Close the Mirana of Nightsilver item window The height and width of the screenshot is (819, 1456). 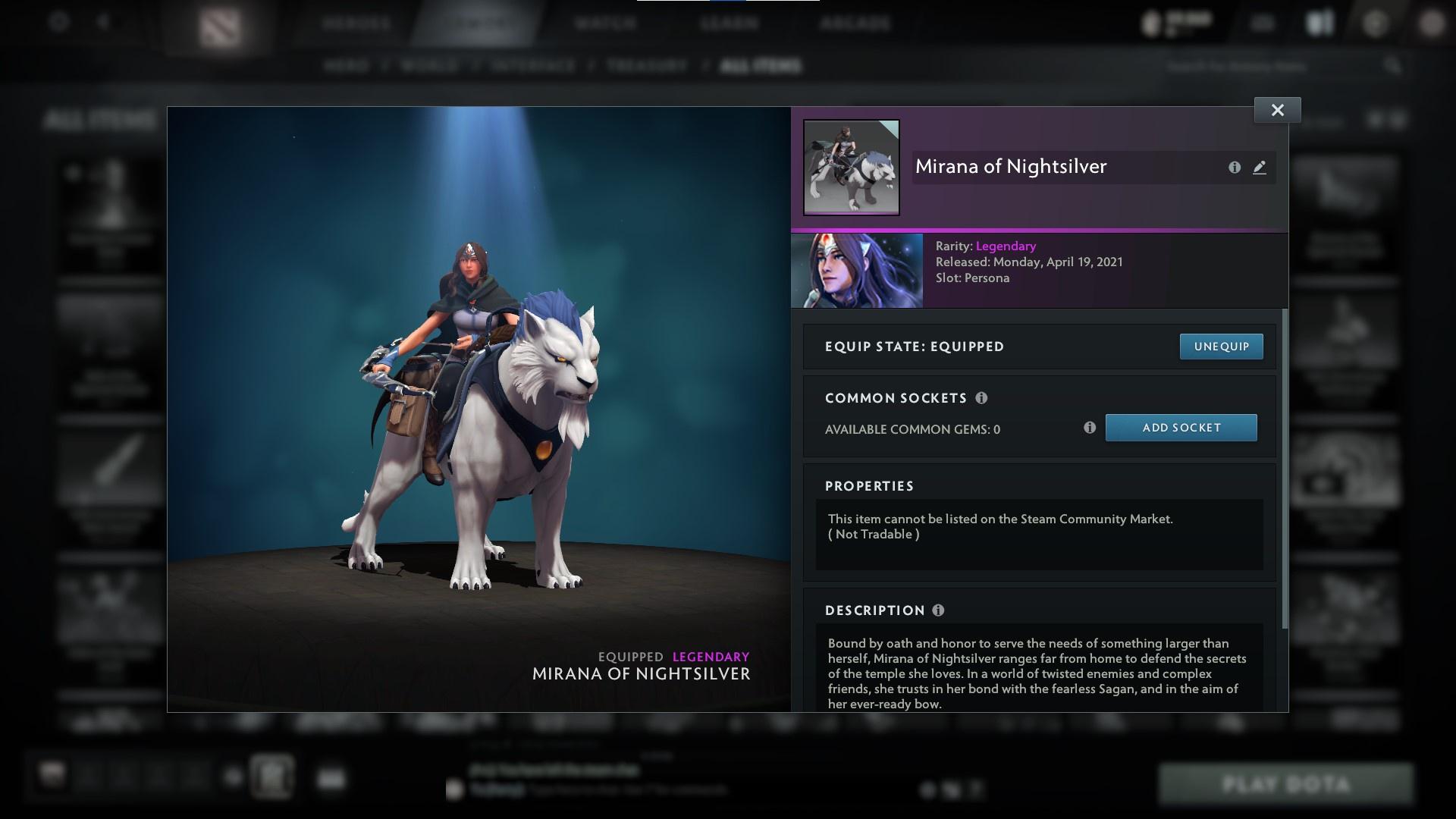pyautogui.click(x=1277, y=109)
